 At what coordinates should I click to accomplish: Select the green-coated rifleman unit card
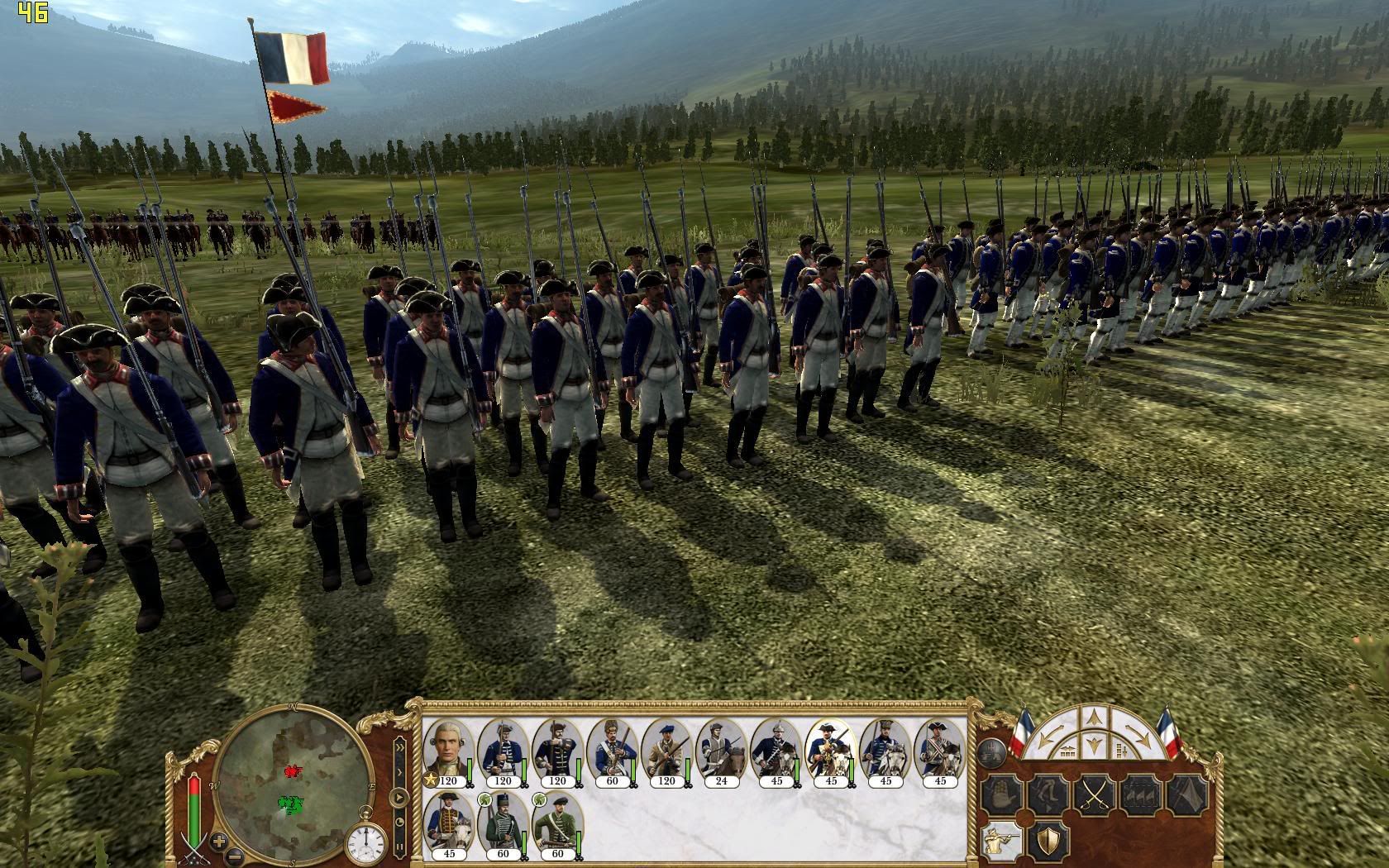coord(557,823)
